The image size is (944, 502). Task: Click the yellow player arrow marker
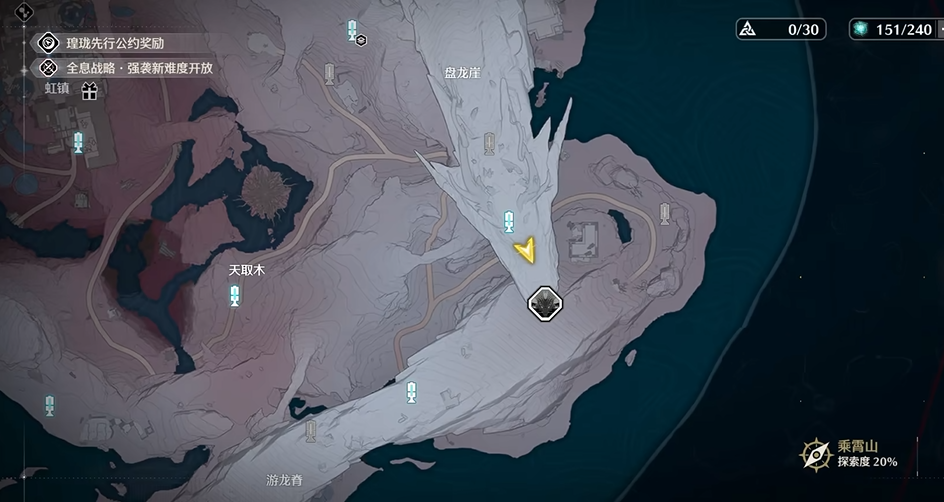tap(522, 250)
